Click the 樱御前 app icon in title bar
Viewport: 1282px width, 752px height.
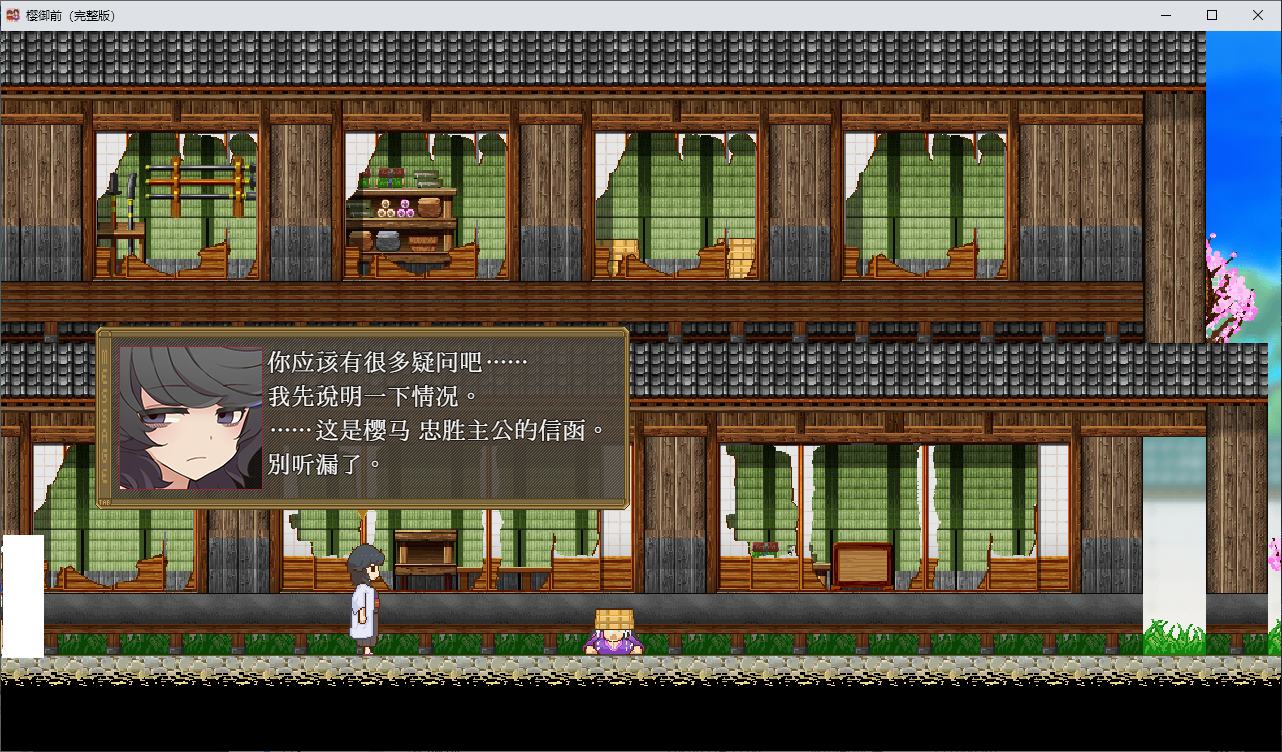[14, 15]
